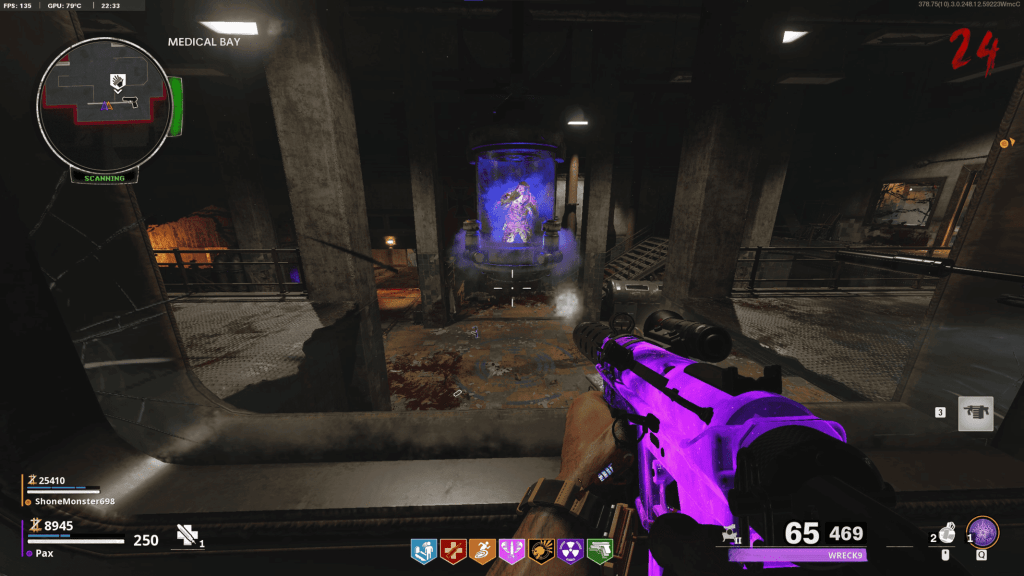Image resolution: width=1024 pixels, height=576 pixels.
Task: Select the purple radiation-symbol perk icon
Action: click(x=571, y=550)
